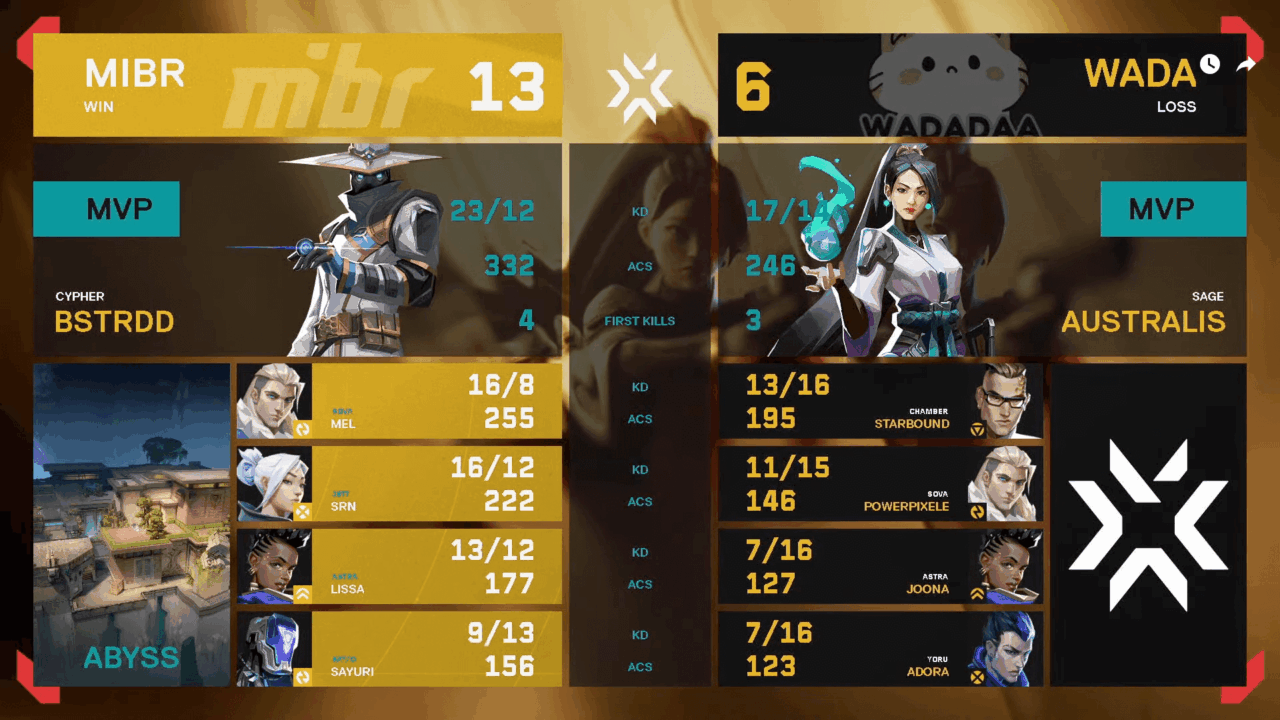Click SRN's Jett ability icon
The width and height of the screenshot is (1280, 720).
(305, 509)
